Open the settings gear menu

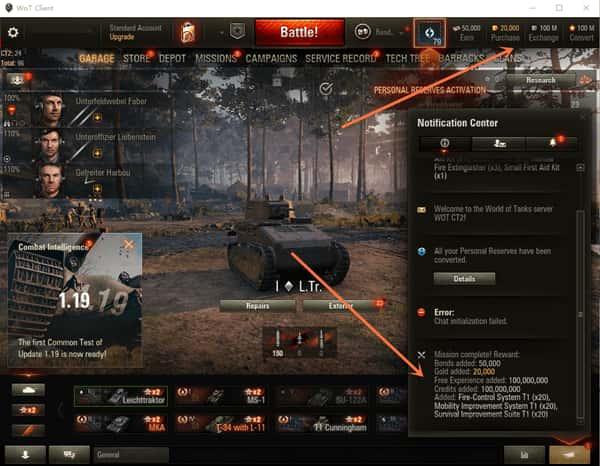[13, 33]
